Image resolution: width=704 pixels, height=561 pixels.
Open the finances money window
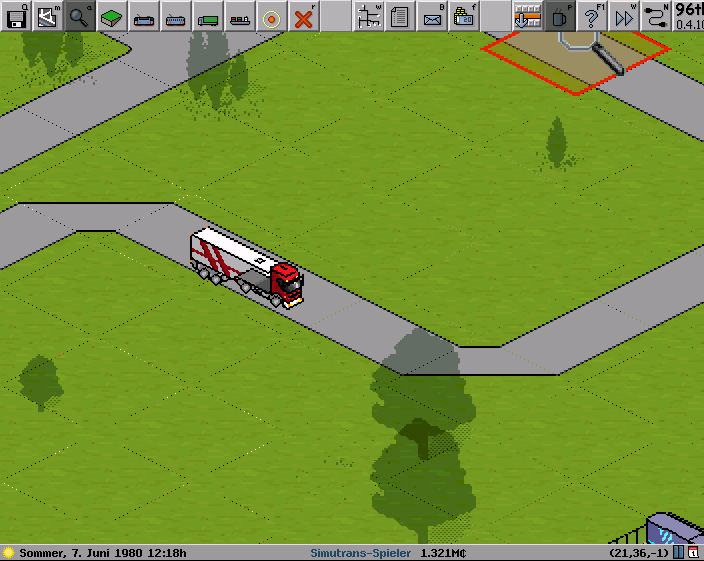click(464, 16)
